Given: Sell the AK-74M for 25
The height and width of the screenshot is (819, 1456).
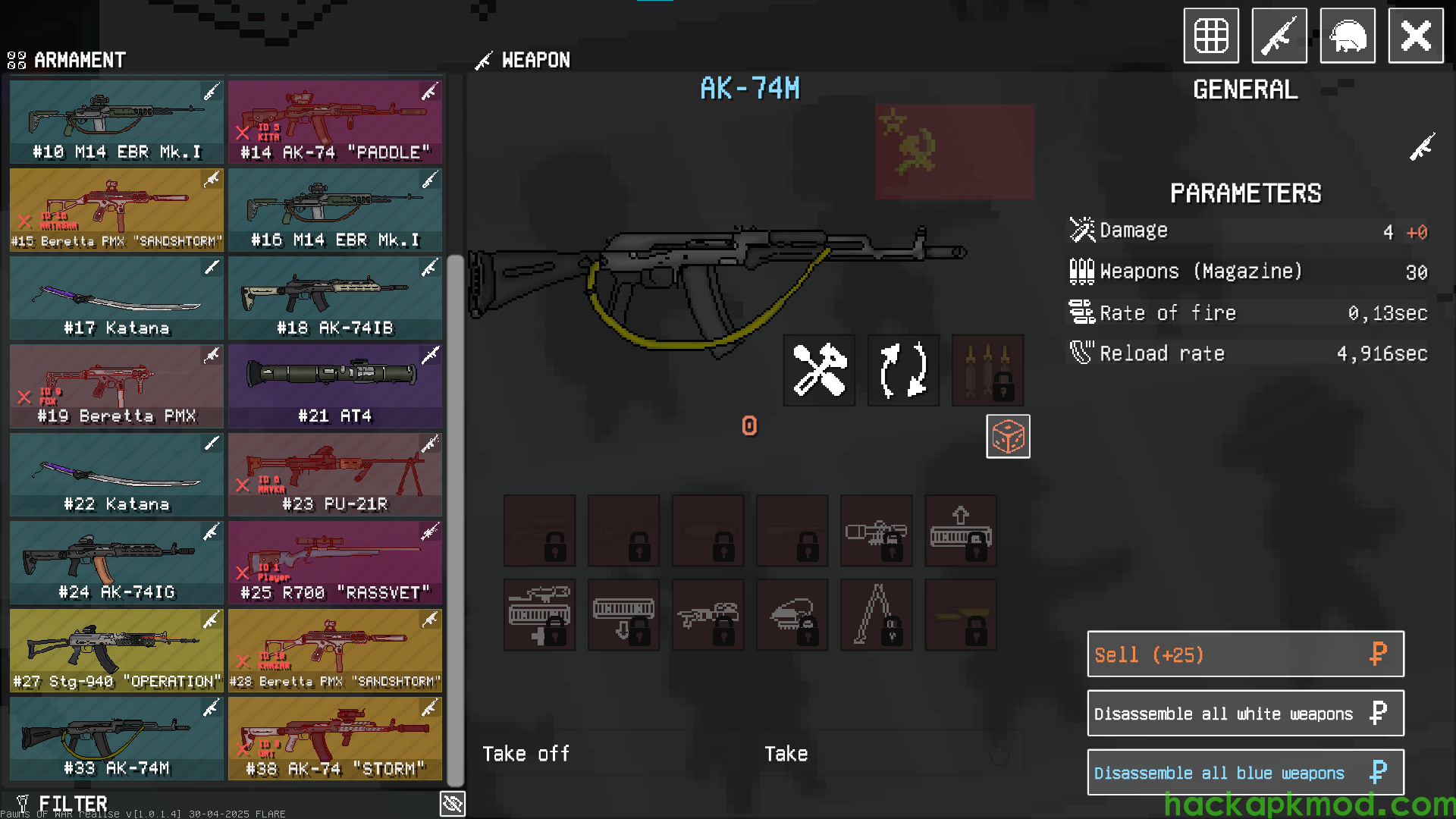Looking at the screenshot, I should click(x=1245, y=654).
